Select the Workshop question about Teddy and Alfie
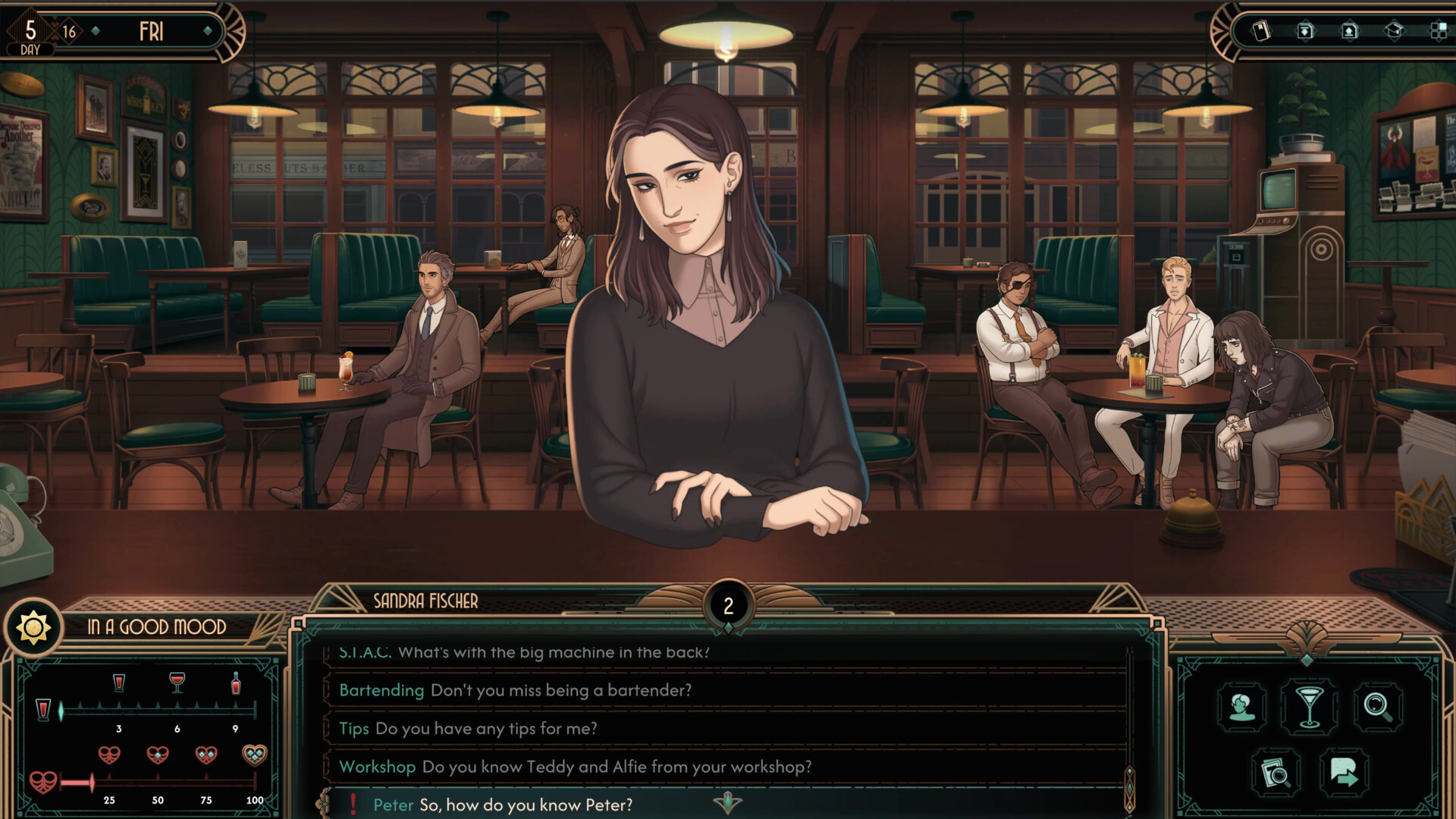This screenshot has width=1456, height=819. pos(575,767)
